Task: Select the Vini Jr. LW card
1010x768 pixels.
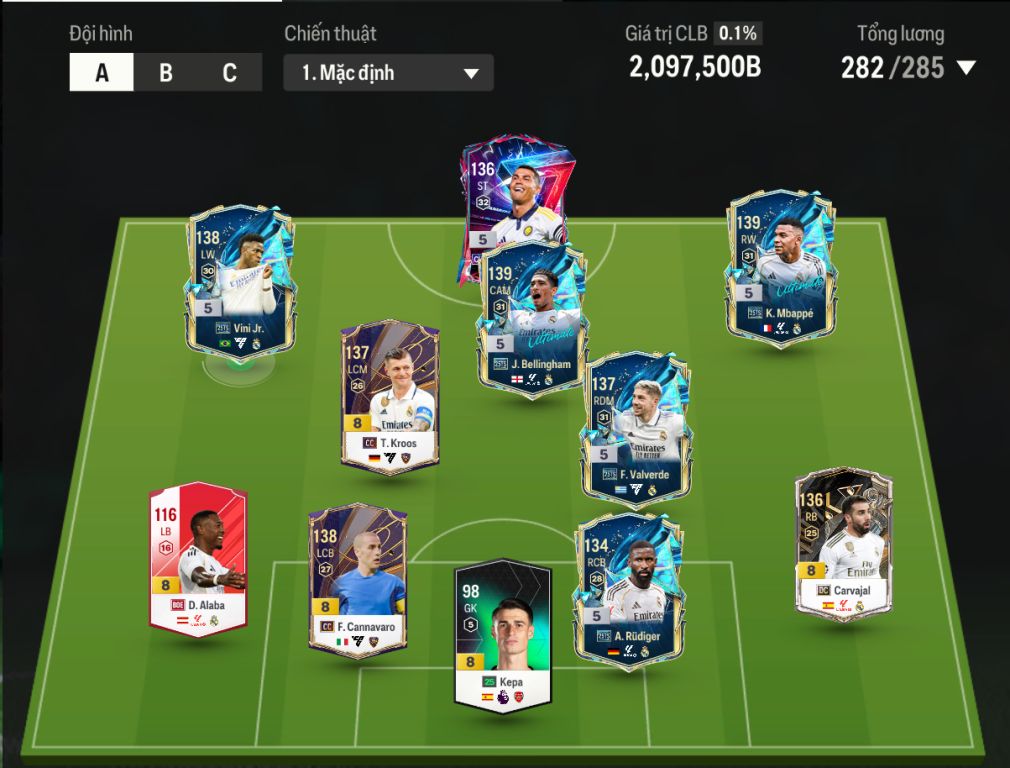Action: 240,280
